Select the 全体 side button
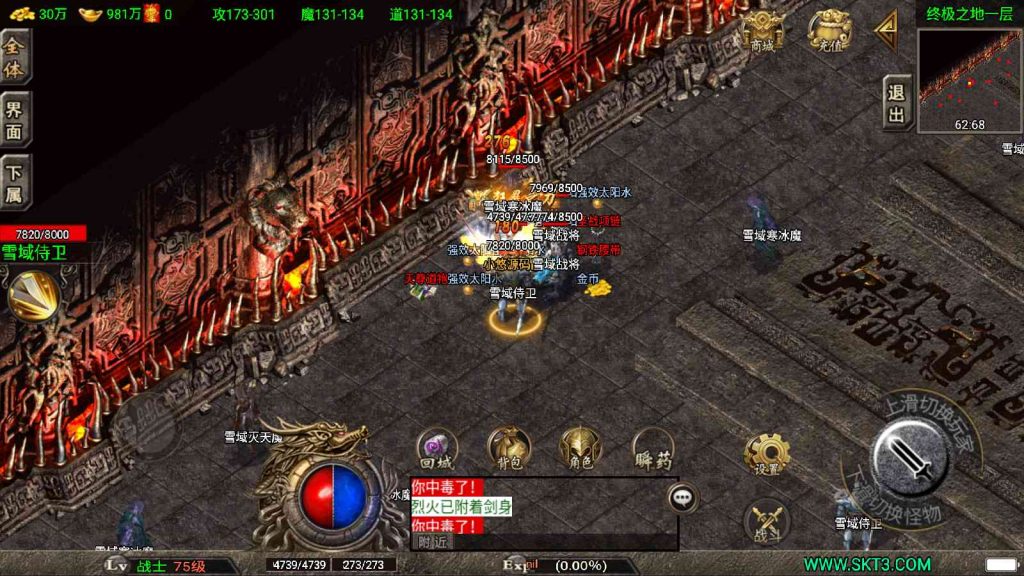Screen dimensions: 1024x576 (x=15, y=58)
